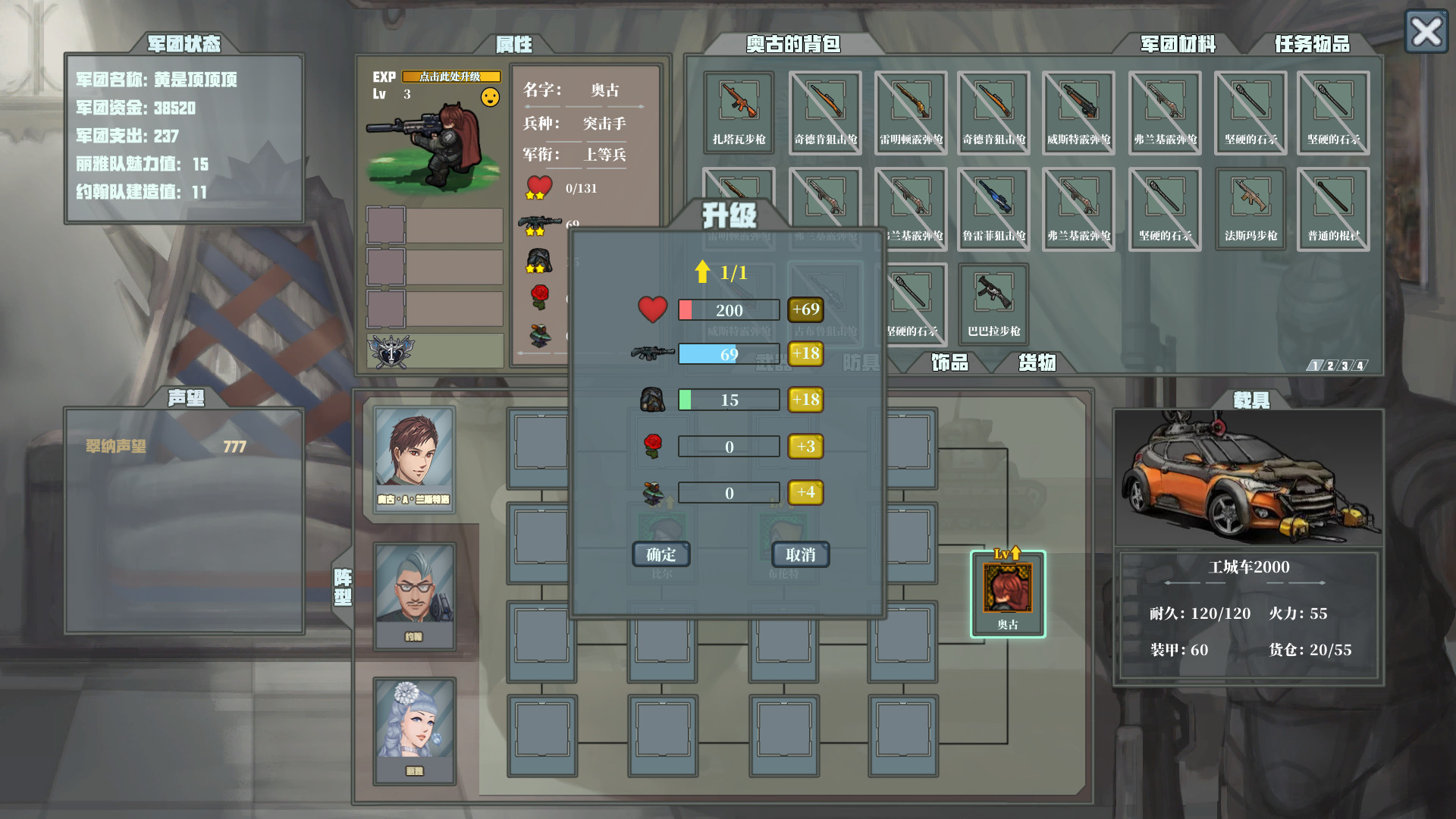Select a 坚硬的石矛 stone spear item
Viewport: 1456px width, 819px height.
pyautogui.click(x=1250, y=112)
